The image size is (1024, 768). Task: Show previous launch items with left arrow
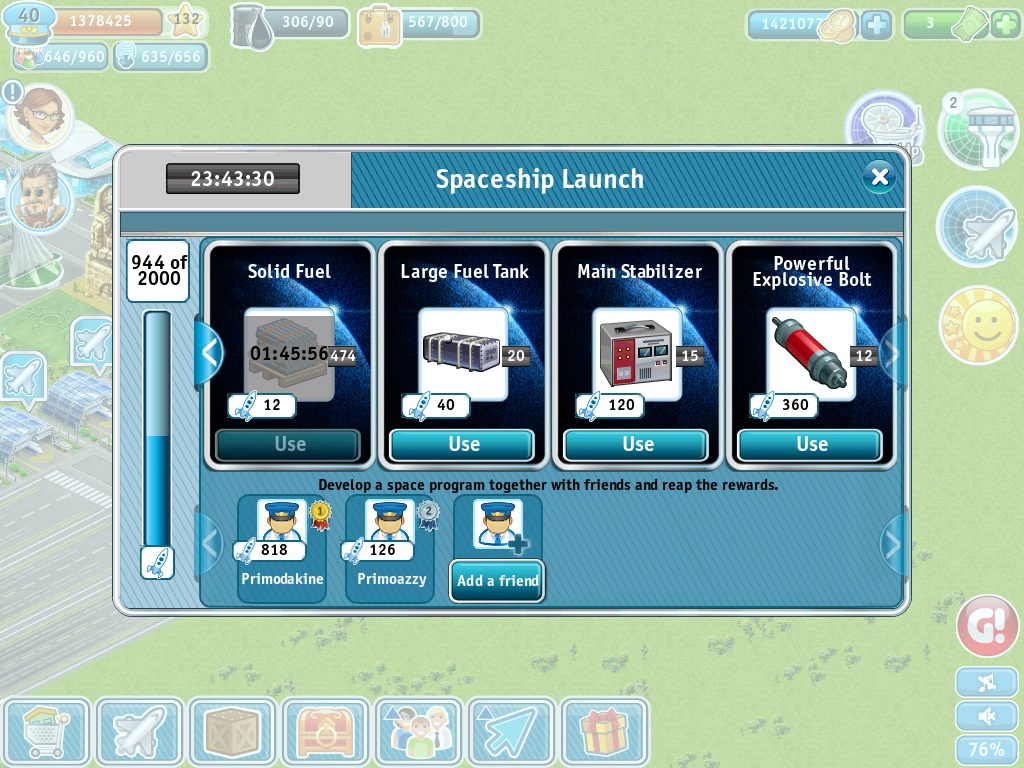[209, 352]
